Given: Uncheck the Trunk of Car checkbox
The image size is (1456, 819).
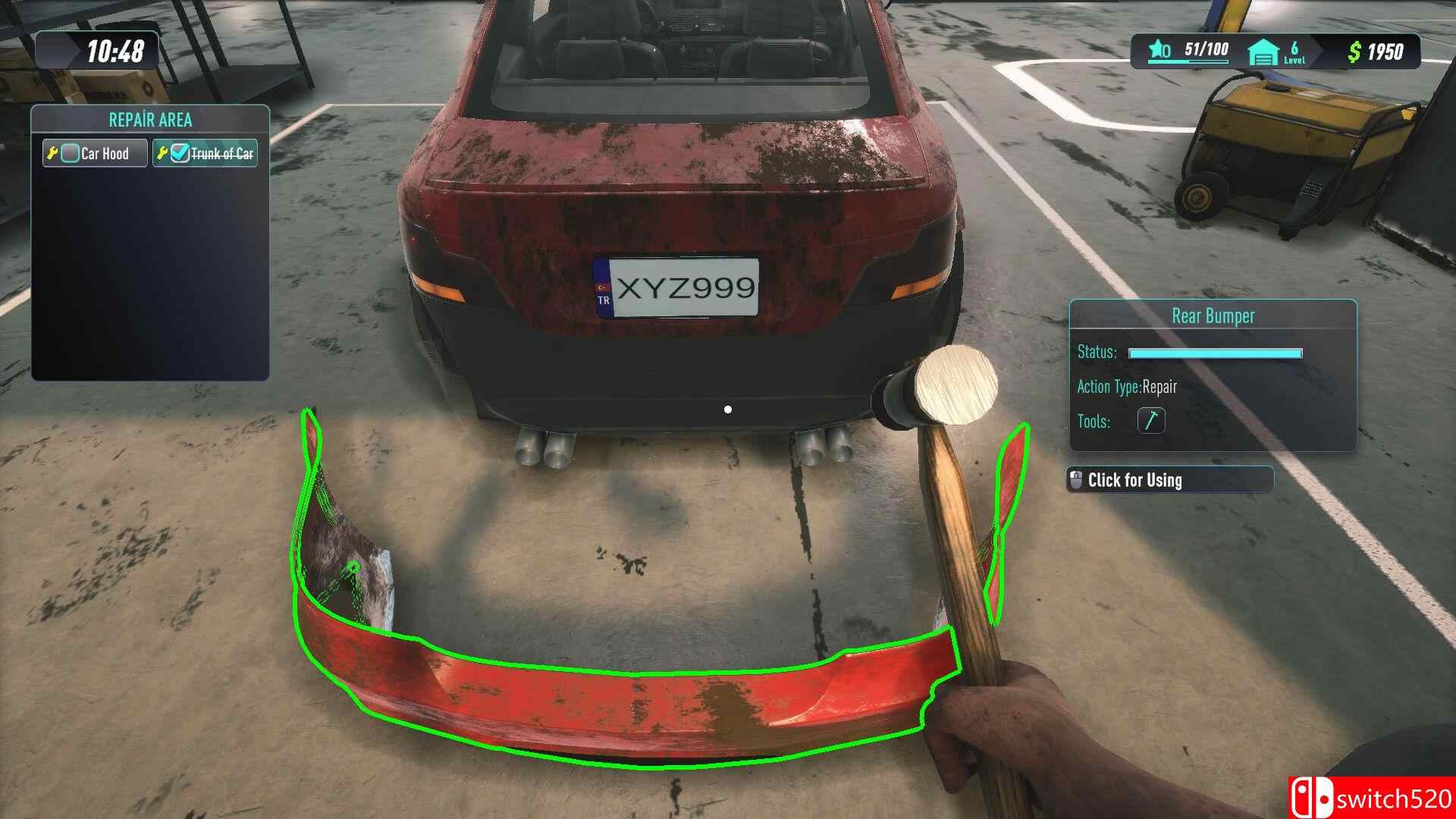Looking at the screenshot, I should [180, 152].
